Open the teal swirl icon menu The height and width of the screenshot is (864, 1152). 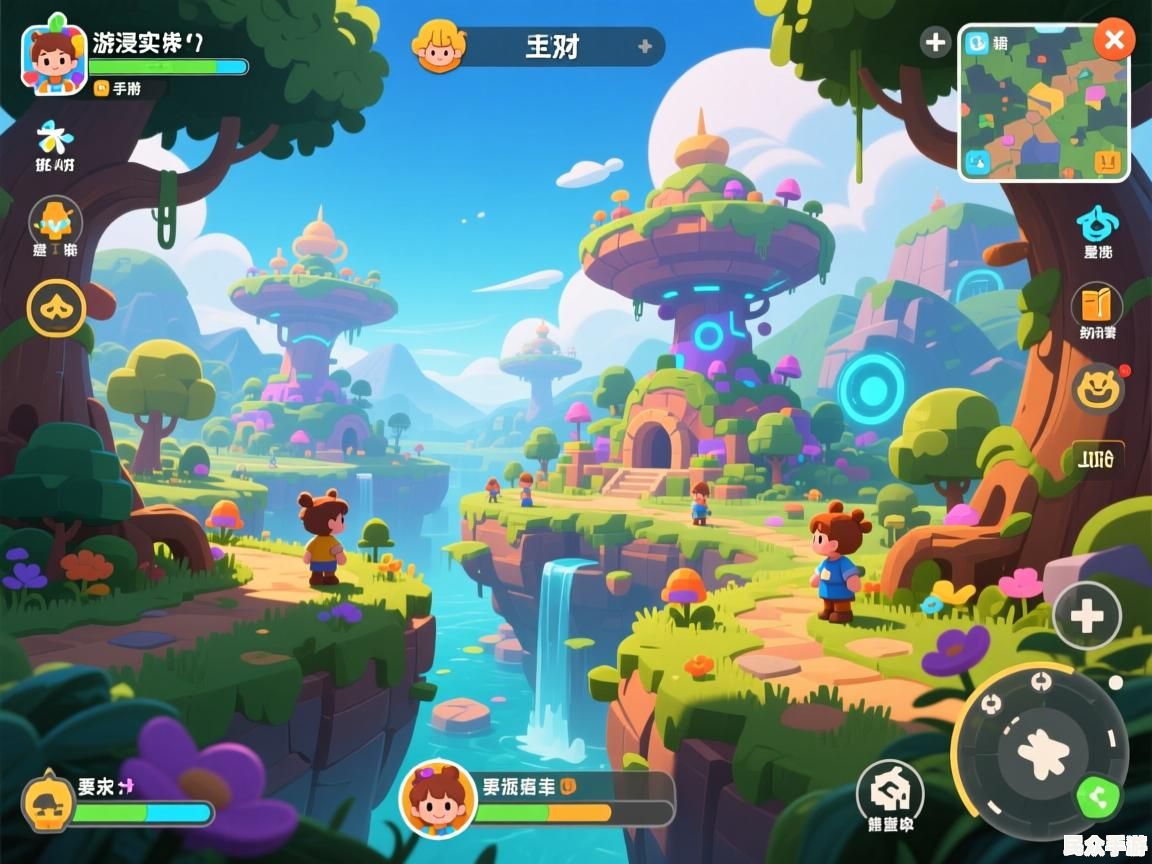[1097, 224]
